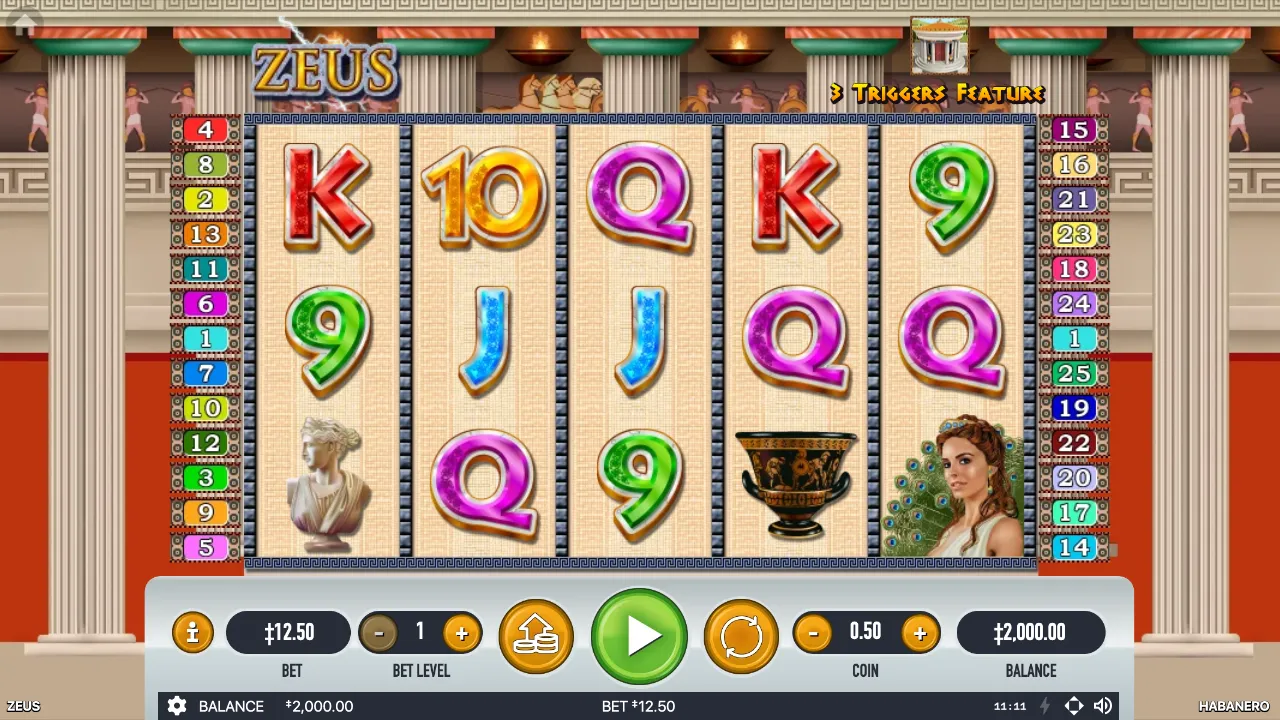Toggle the lightning bolt turbo icon

pyautogui.click(x=1045, y=706)
